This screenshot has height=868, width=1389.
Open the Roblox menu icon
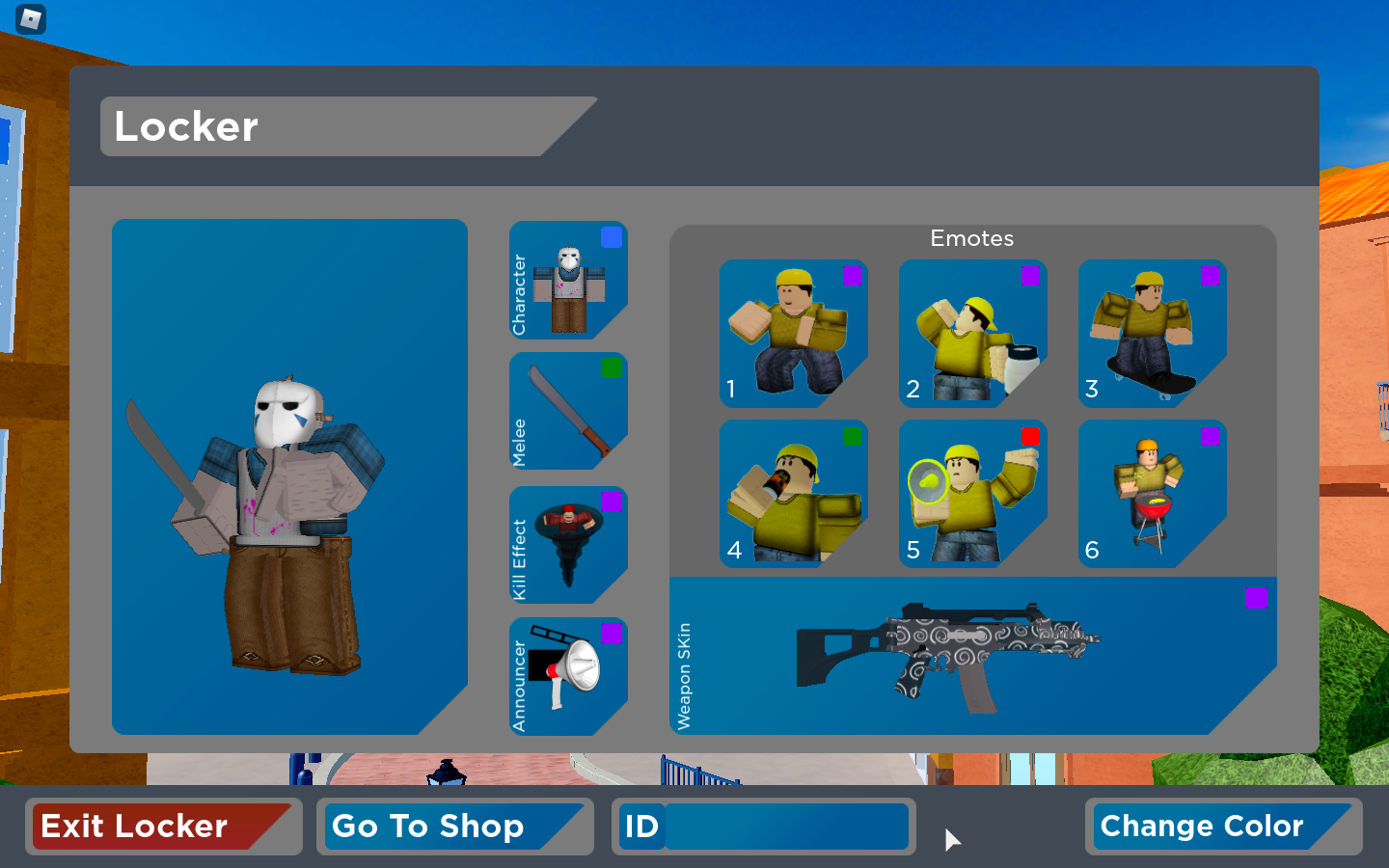[29, 19]
